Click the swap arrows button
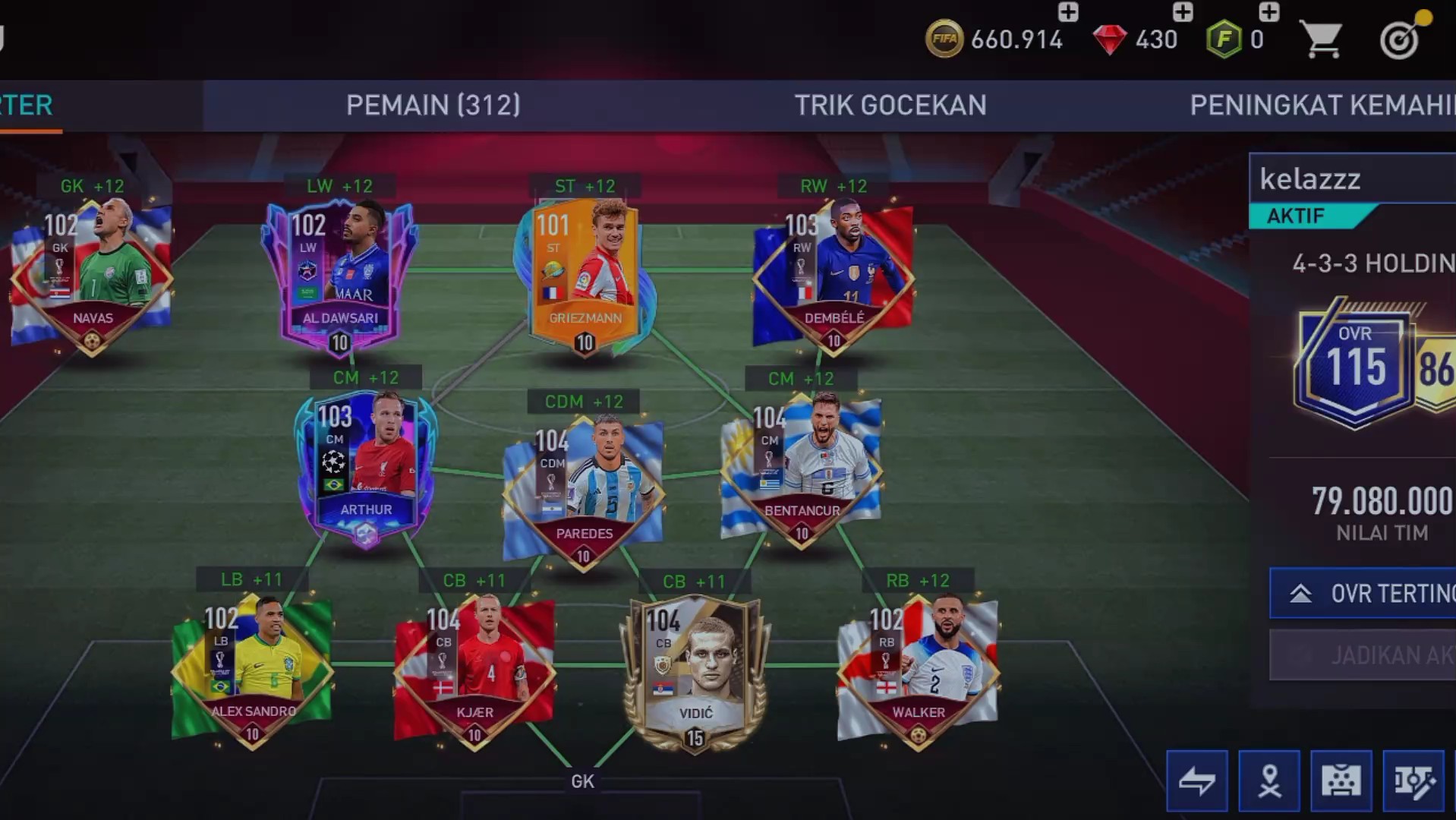The height and width of the screenshot is (820, 1456). click(x=1196, y=781)
